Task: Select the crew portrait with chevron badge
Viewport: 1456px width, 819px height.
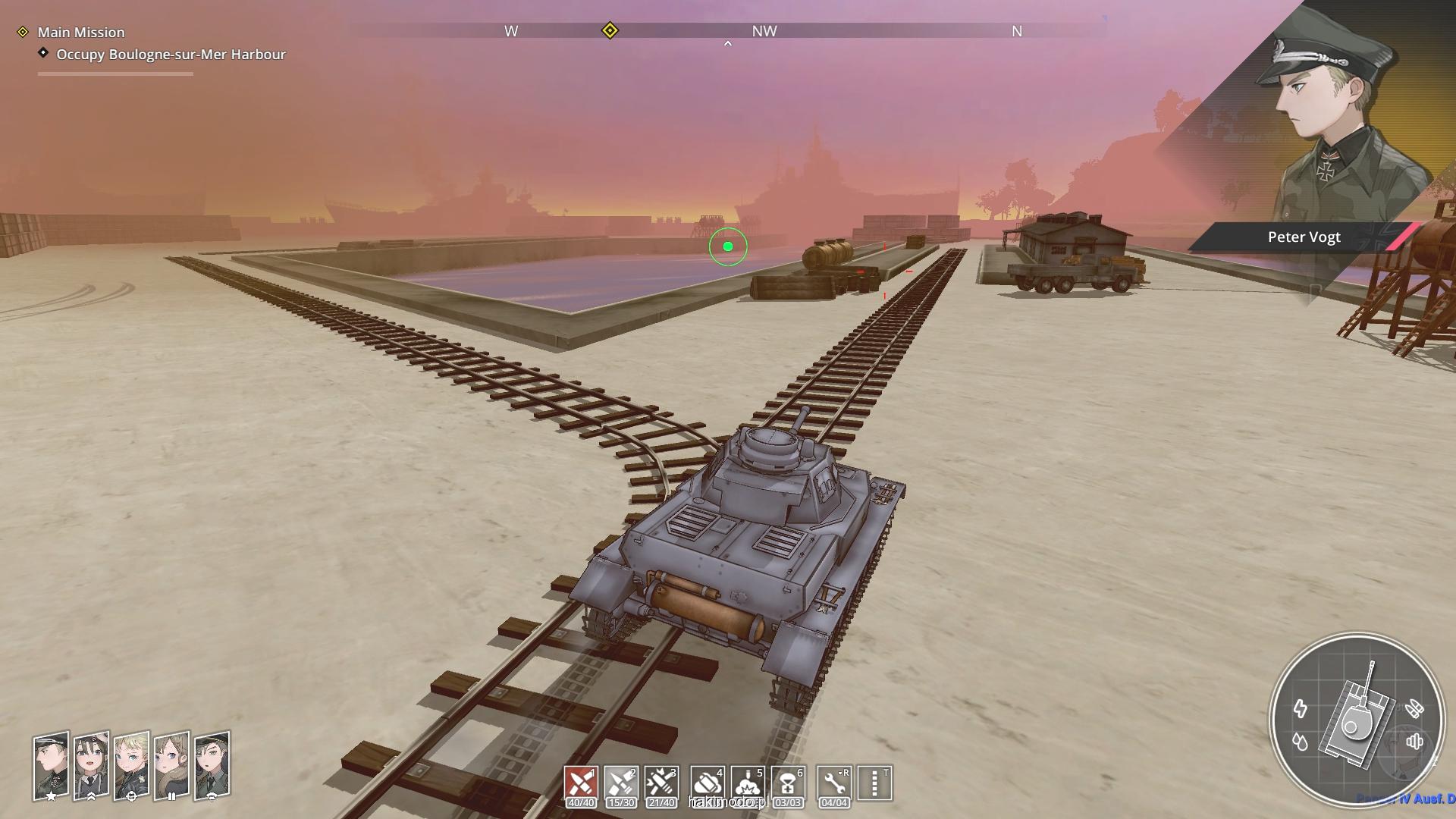Action: [x=91, y=764]
